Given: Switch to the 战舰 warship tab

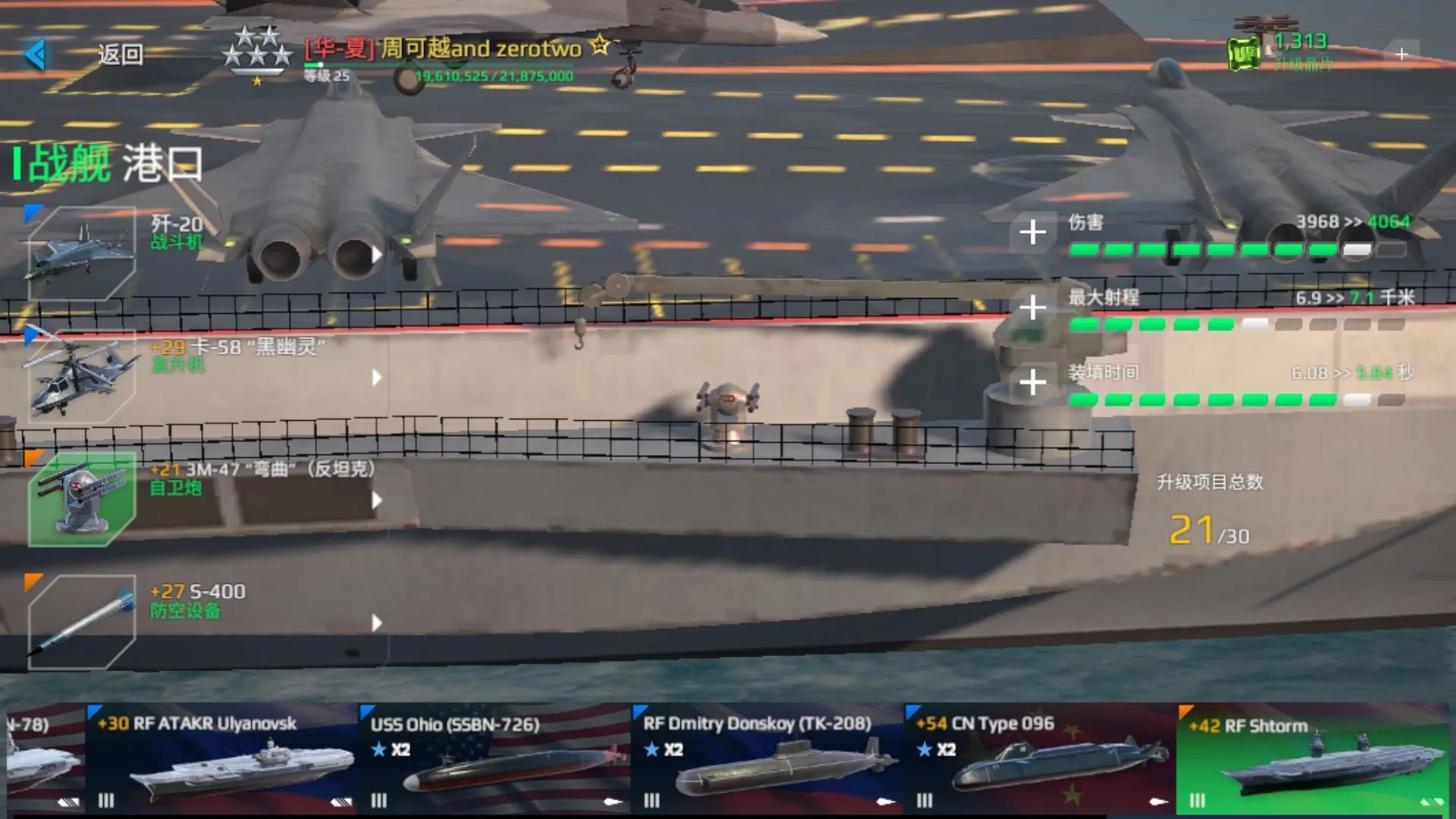Looking at the screenshot, I should [x=68, y=163].
